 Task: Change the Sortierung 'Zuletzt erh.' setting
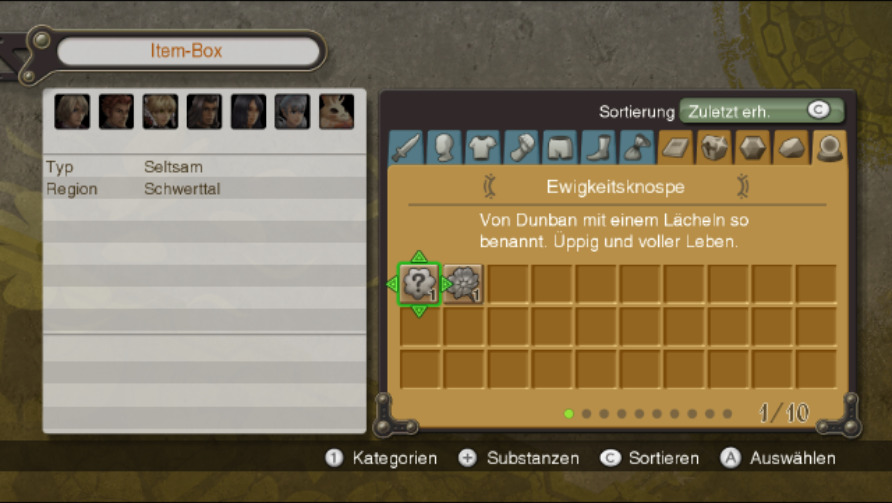pyautogui.click(x=761, y=111)
